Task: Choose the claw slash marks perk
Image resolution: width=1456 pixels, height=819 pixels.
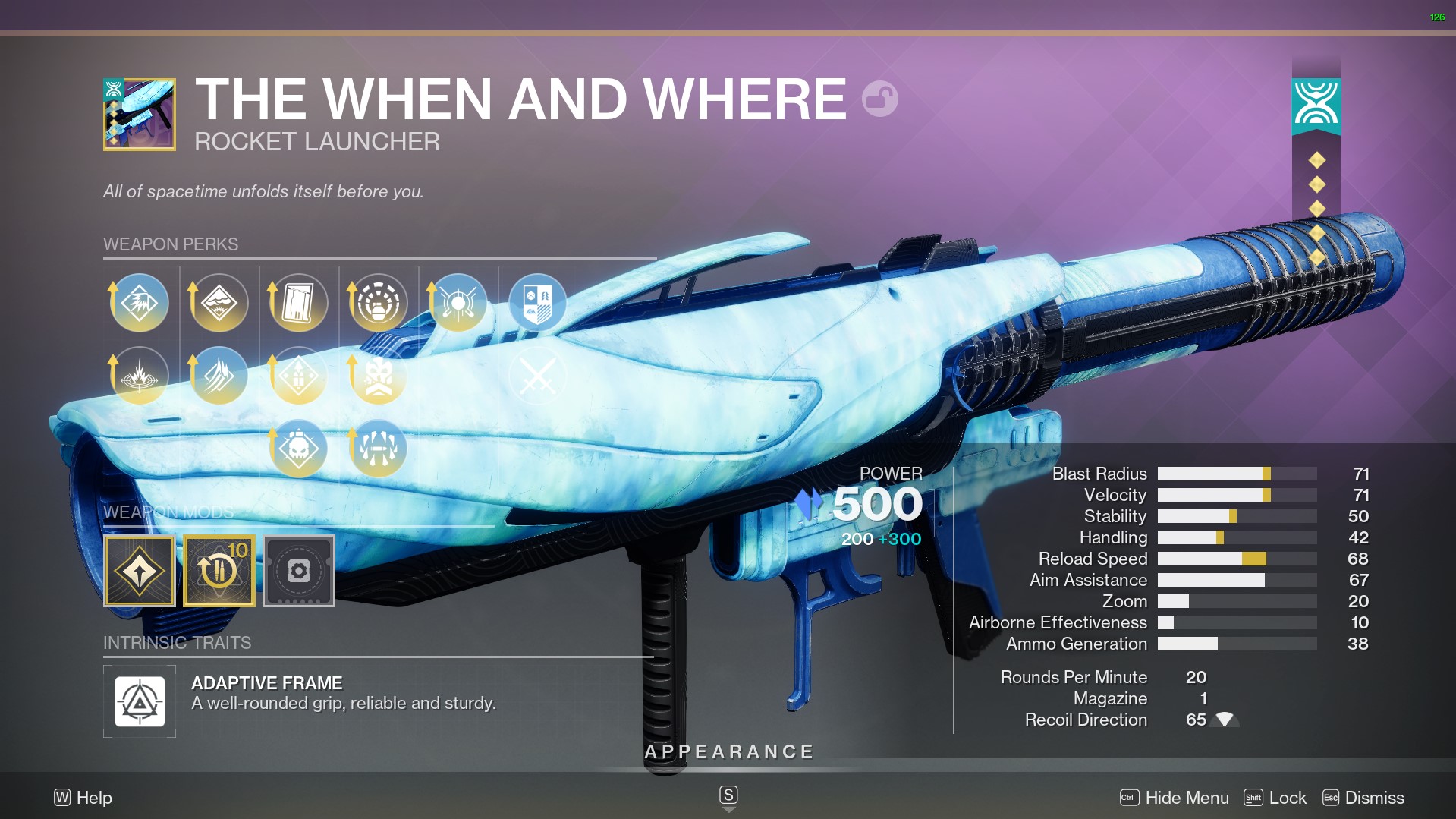Action: pyautogui.click(x=219, y=376)
